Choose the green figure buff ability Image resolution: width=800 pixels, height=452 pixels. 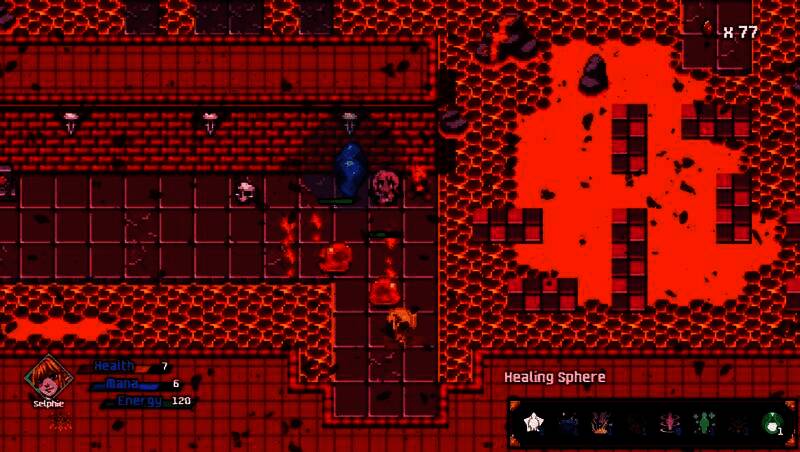tap(703, 424)
